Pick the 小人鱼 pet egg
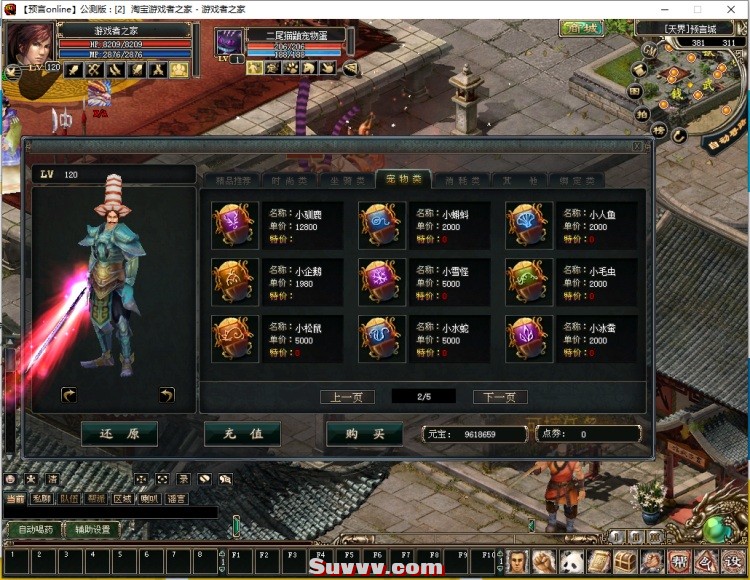This screenshot has width=750, height=580. tap(528, 225)
